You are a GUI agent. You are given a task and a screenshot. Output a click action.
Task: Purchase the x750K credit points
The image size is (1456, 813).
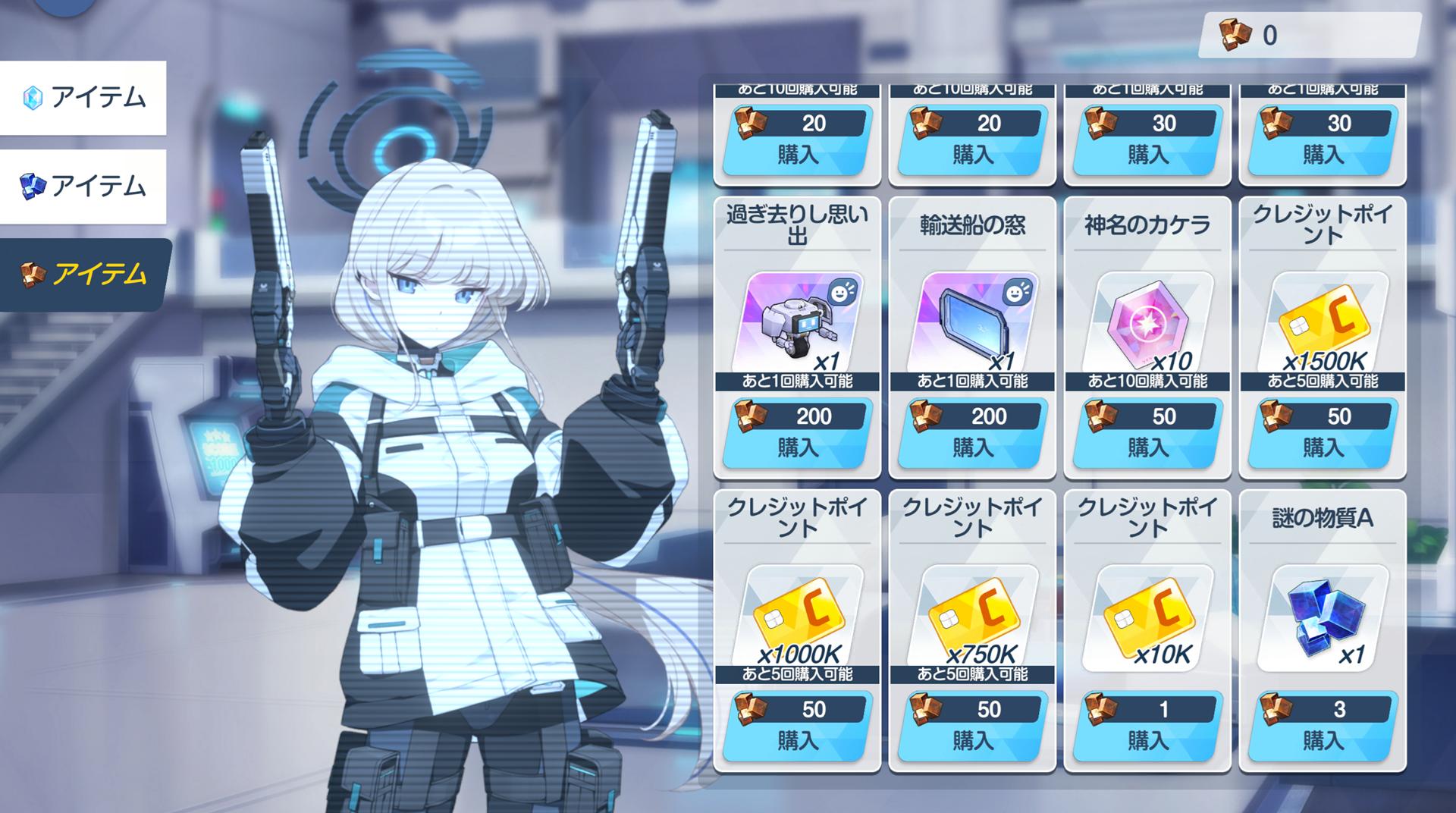pos(972,727)
